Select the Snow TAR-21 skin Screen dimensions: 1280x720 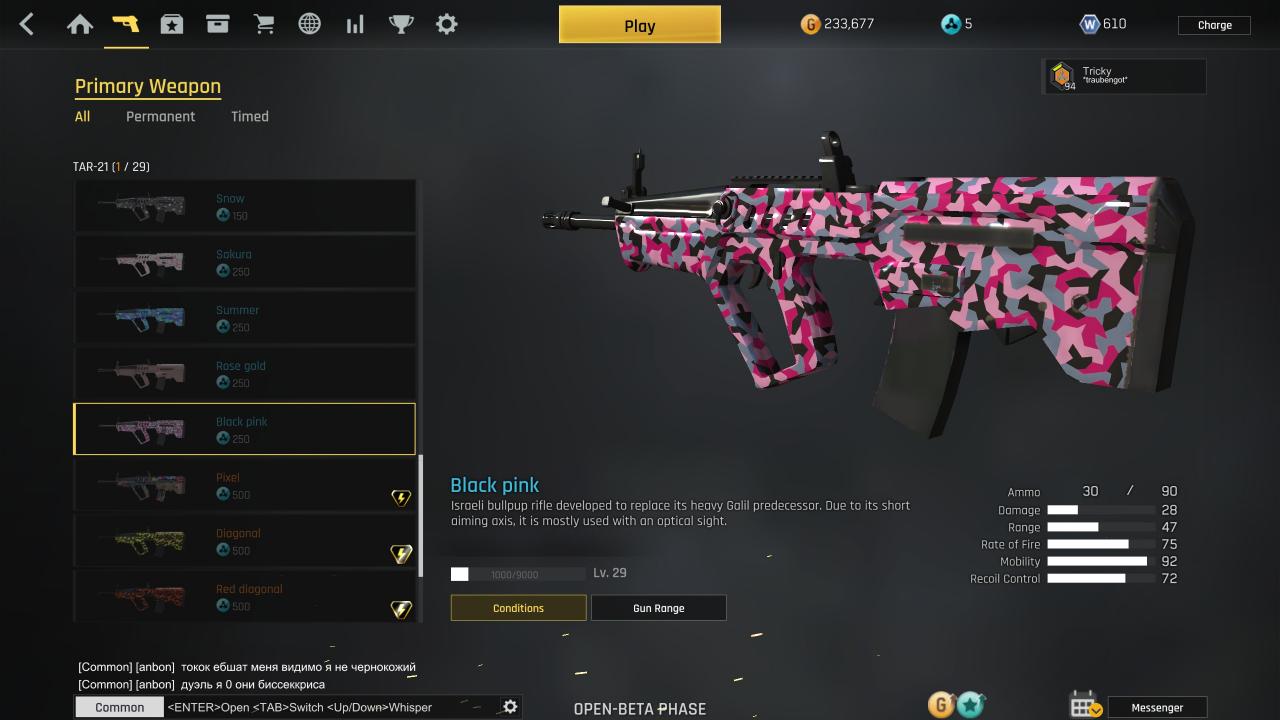point(244,206)
